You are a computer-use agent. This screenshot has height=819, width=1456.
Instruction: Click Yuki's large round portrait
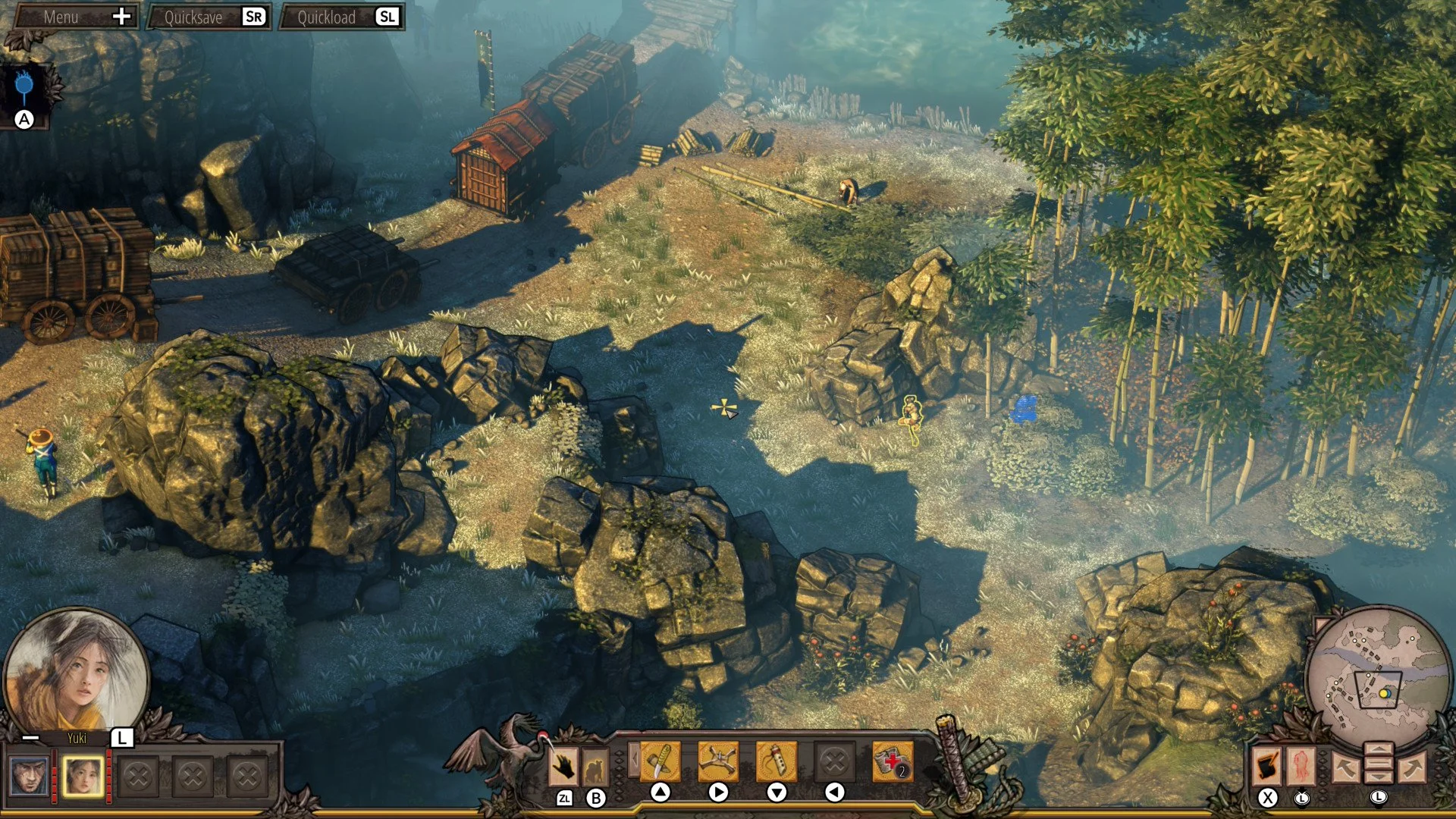coord(76,671)
